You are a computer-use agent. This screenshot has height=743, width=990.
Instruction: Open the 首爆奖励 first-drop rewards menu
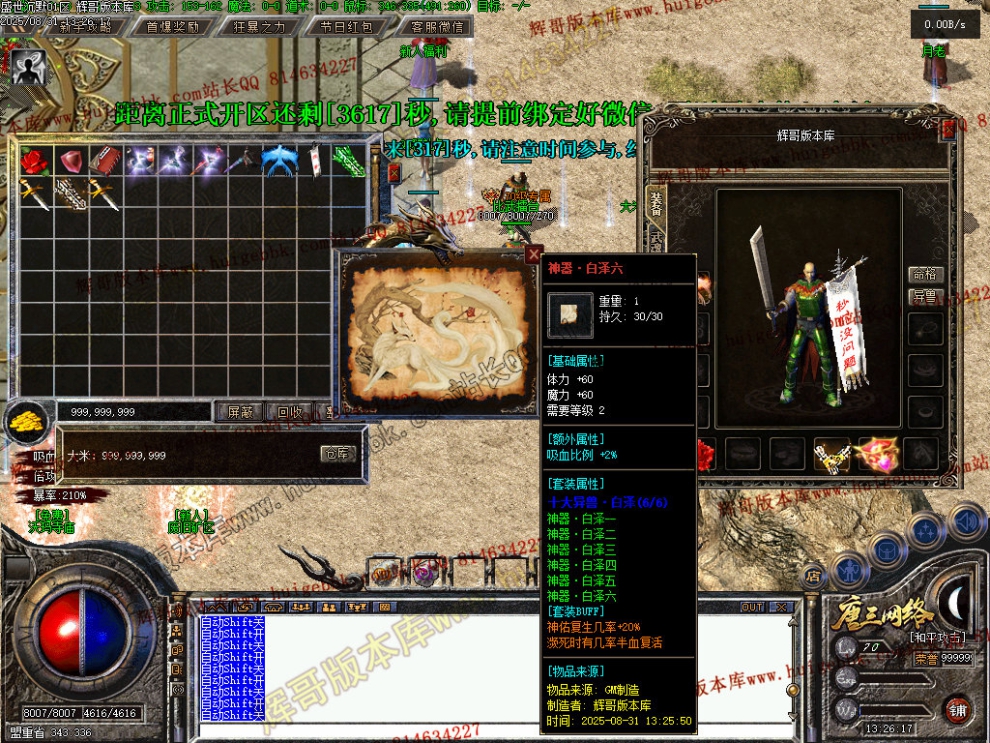173,27
